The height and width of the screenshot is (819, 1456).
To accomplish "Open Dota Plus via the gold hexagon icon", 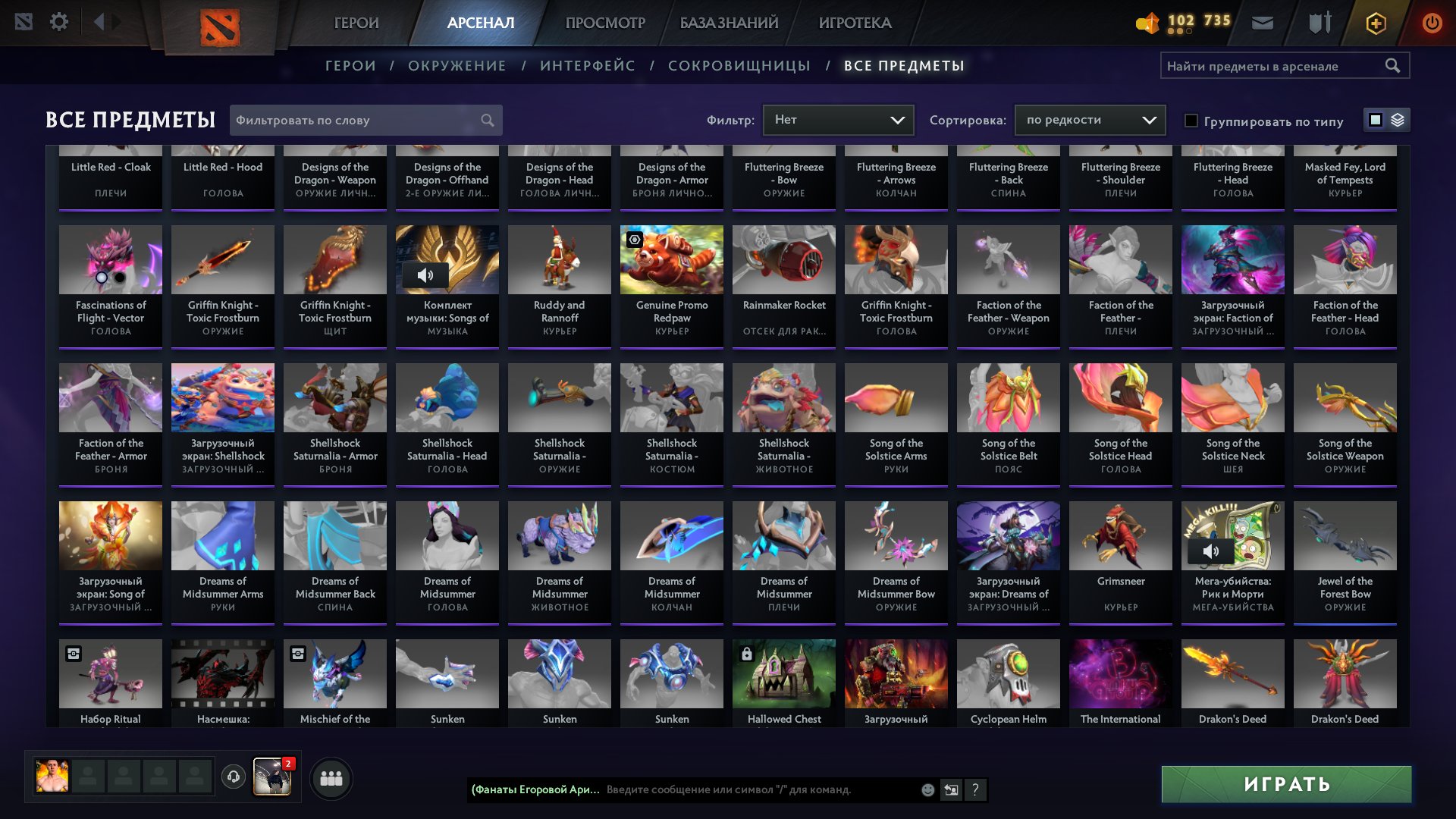I will [1376, 22].
